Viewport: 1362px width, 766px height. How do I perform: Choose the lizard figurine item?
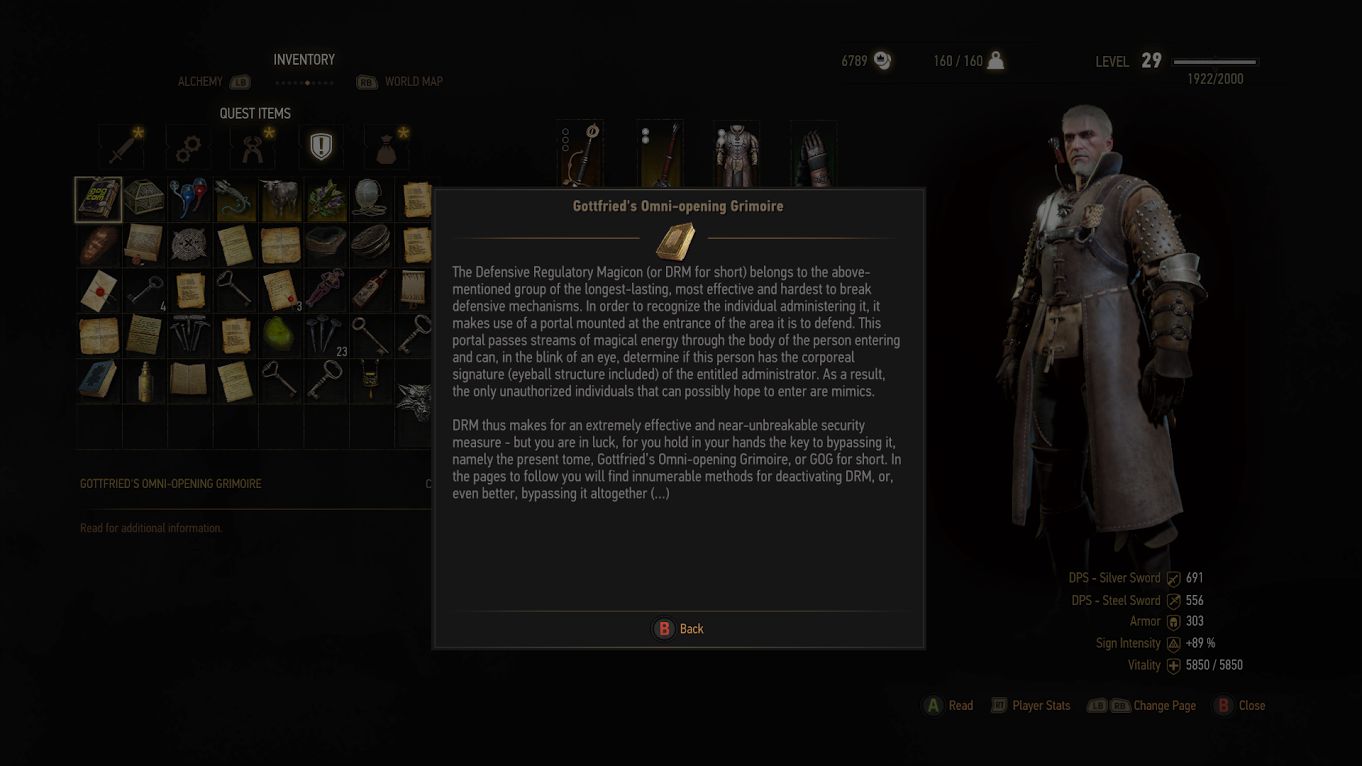coord(235,200)
